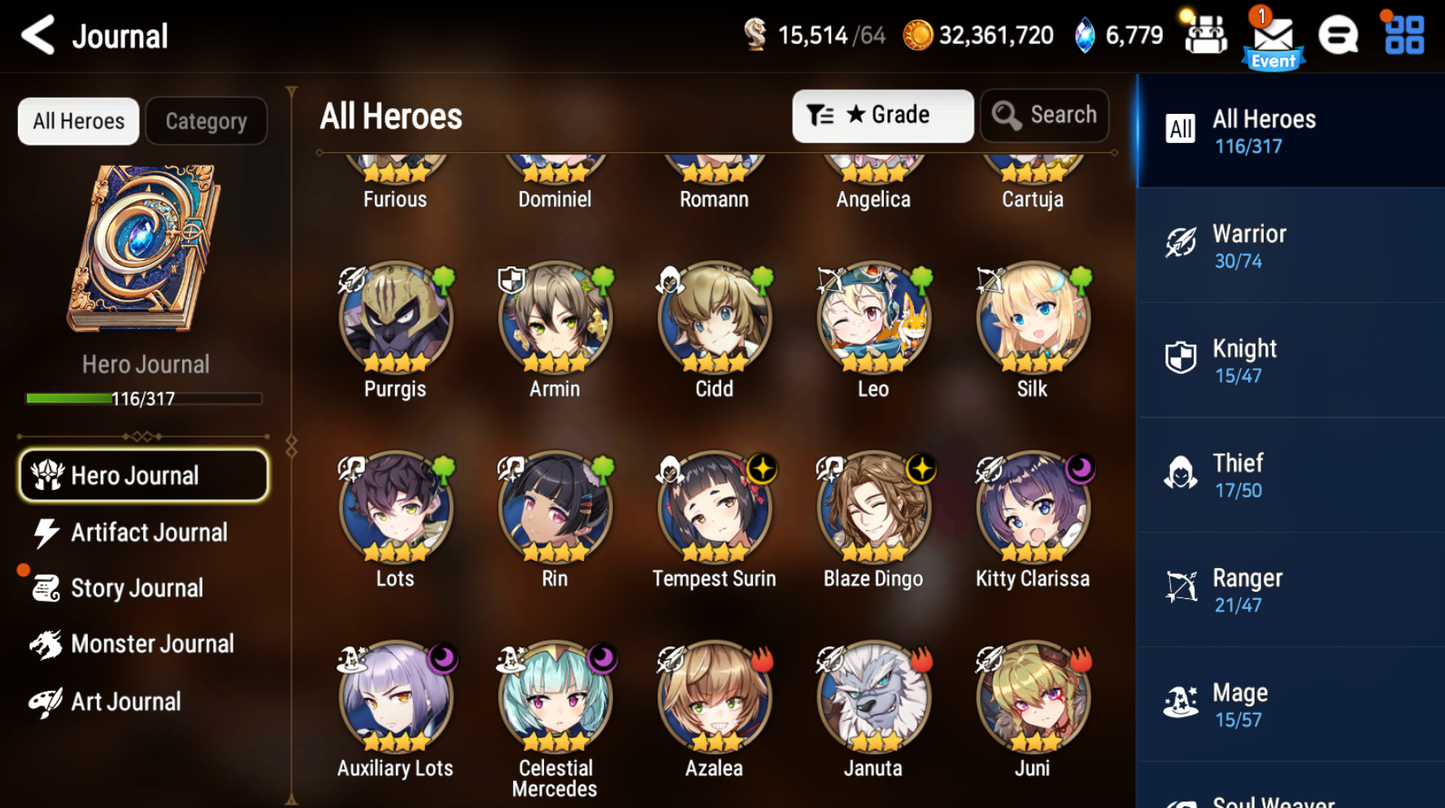Select the Ranger category in right sidebar

pos(1290,589)
